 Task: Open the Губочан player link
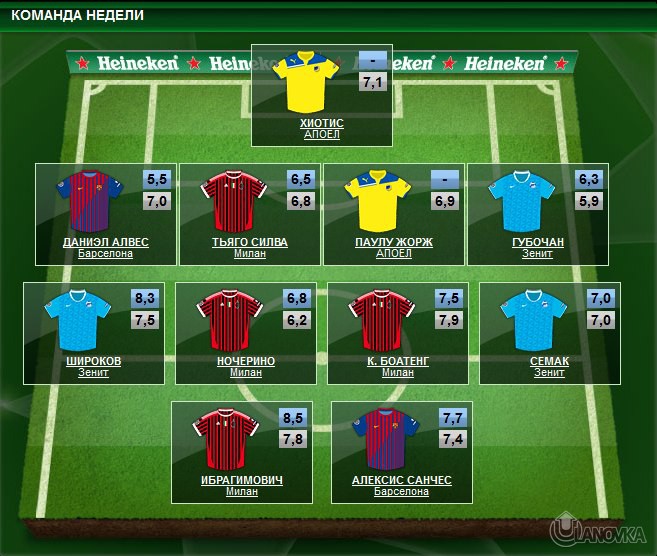[537, 242]
